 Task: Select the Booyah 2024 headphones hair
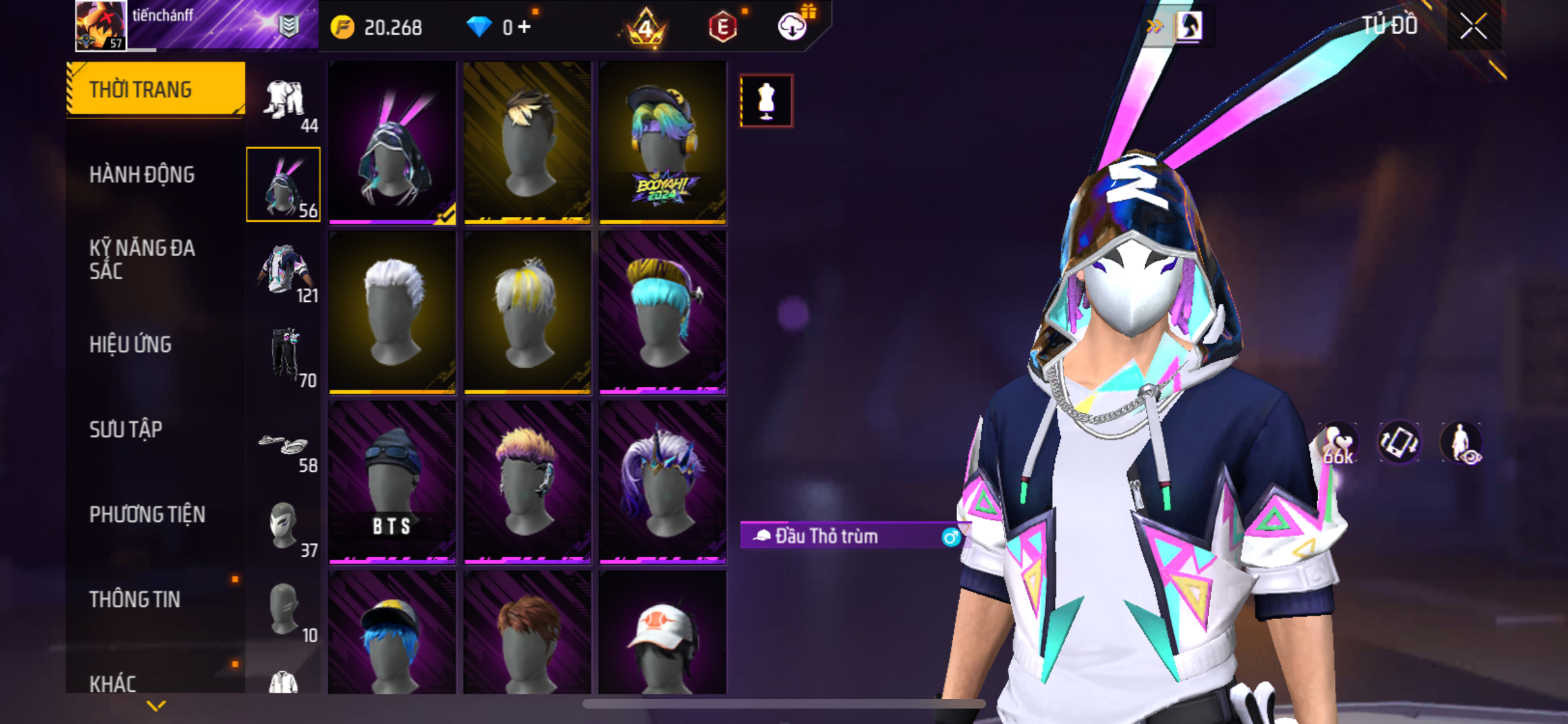pyautogui.click(x=662, y=143)
